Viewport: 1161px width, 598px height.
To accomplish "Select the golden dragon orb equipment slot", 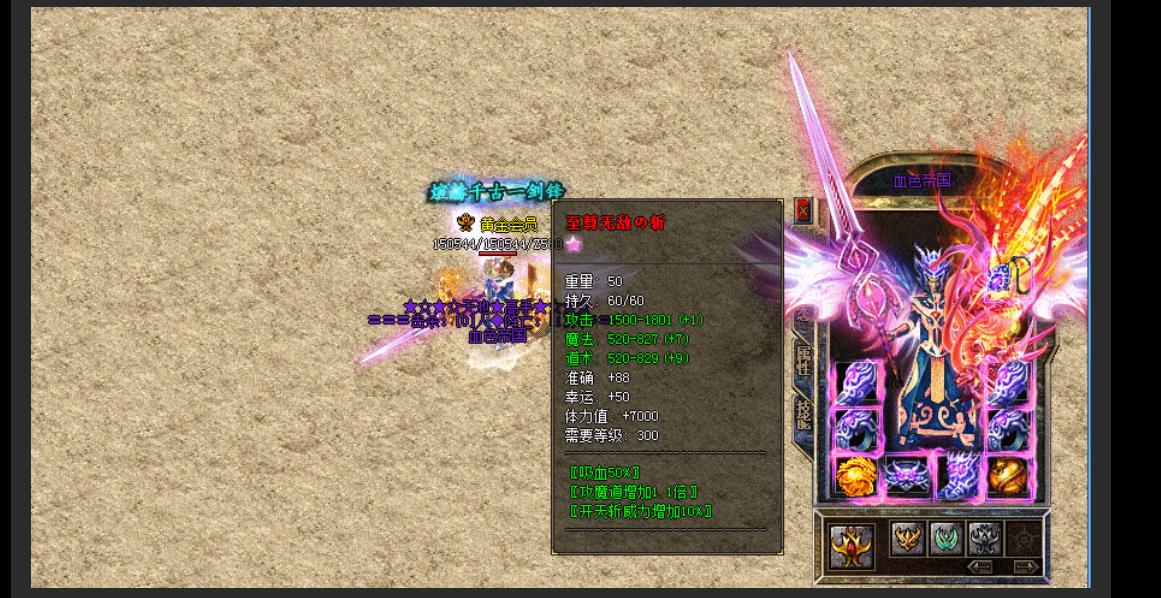I will [x=1010, y=476].
